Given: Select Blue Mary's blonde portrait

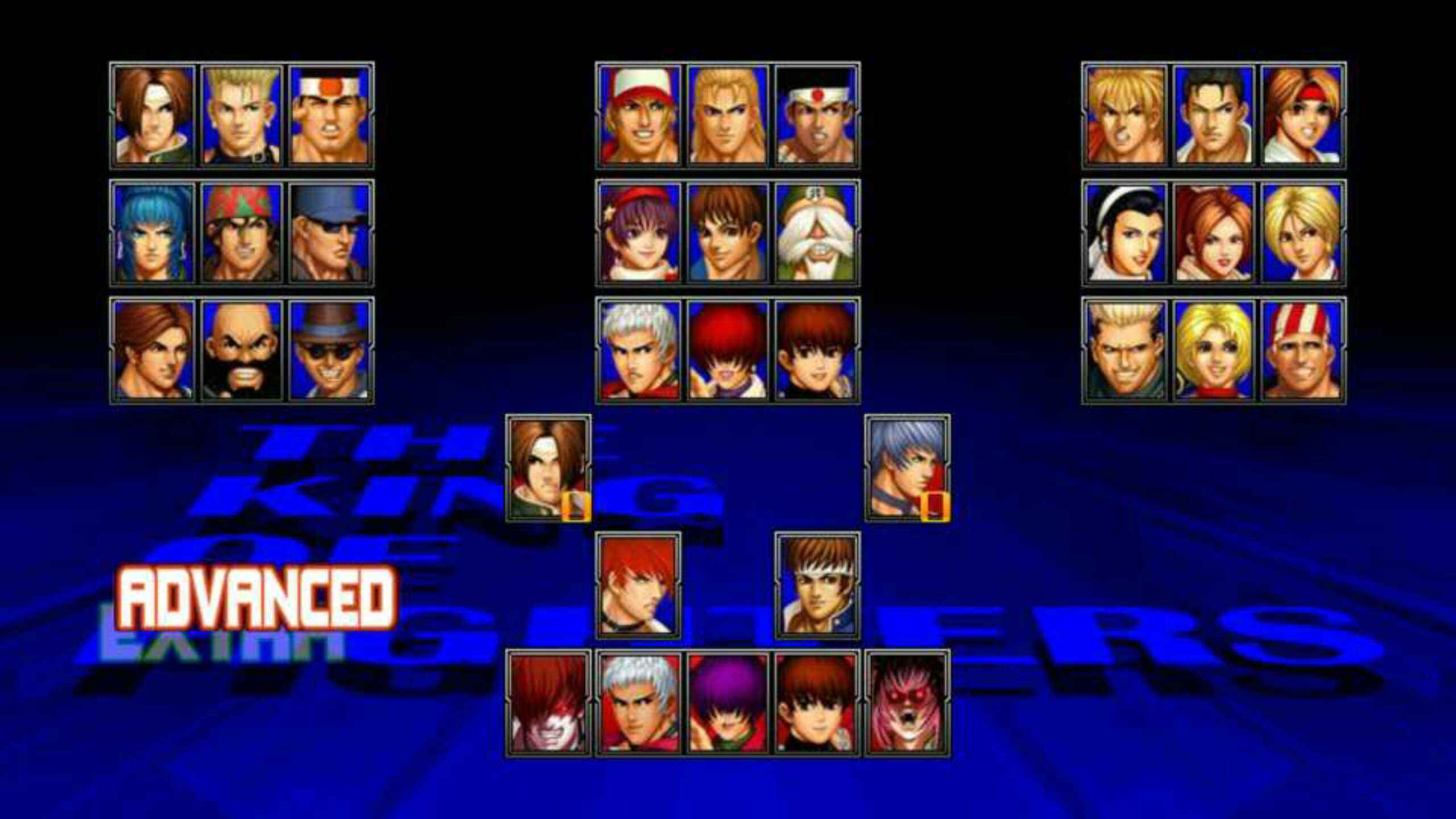Looking at the screenshot, I should pos(1213,350).
